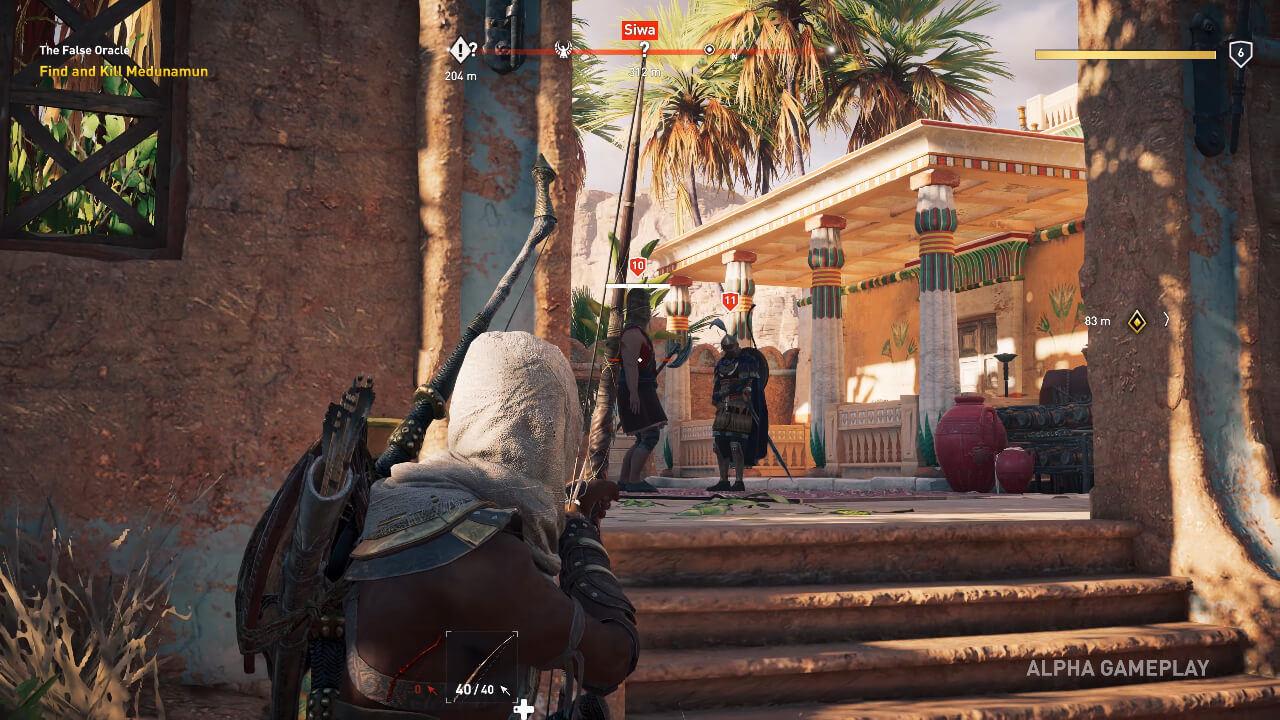Click the 40/40 arrow counter

(x=473, y=690)
